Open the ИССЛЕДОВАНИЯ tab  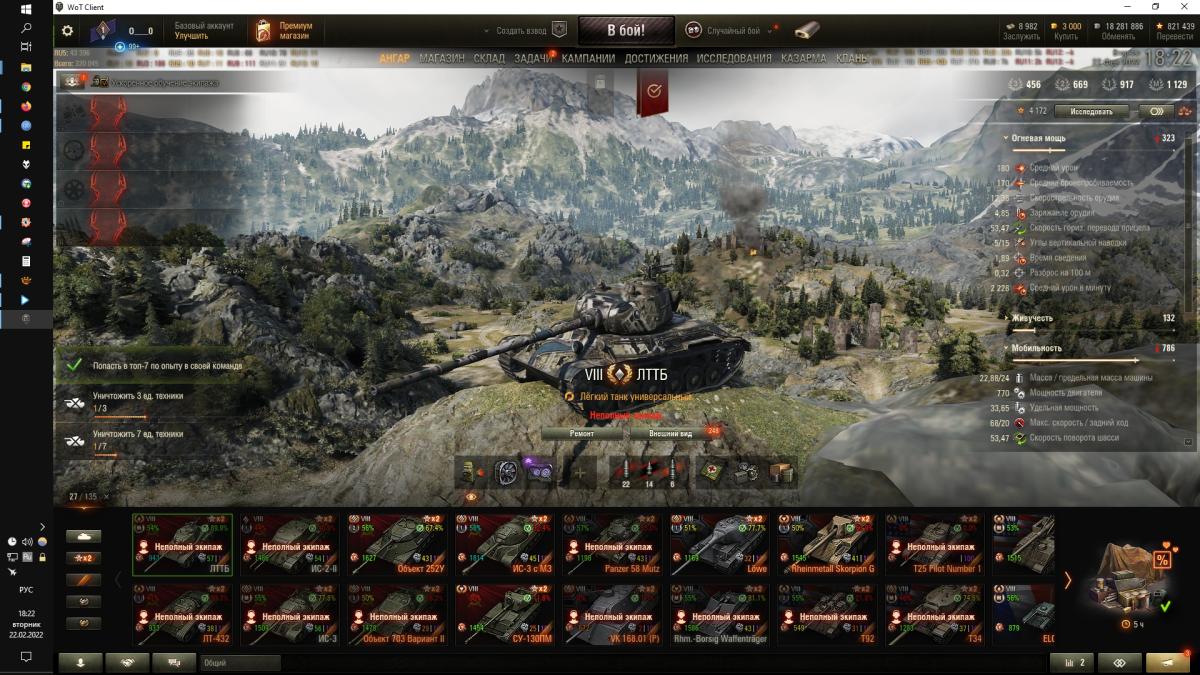coord(734,58)
